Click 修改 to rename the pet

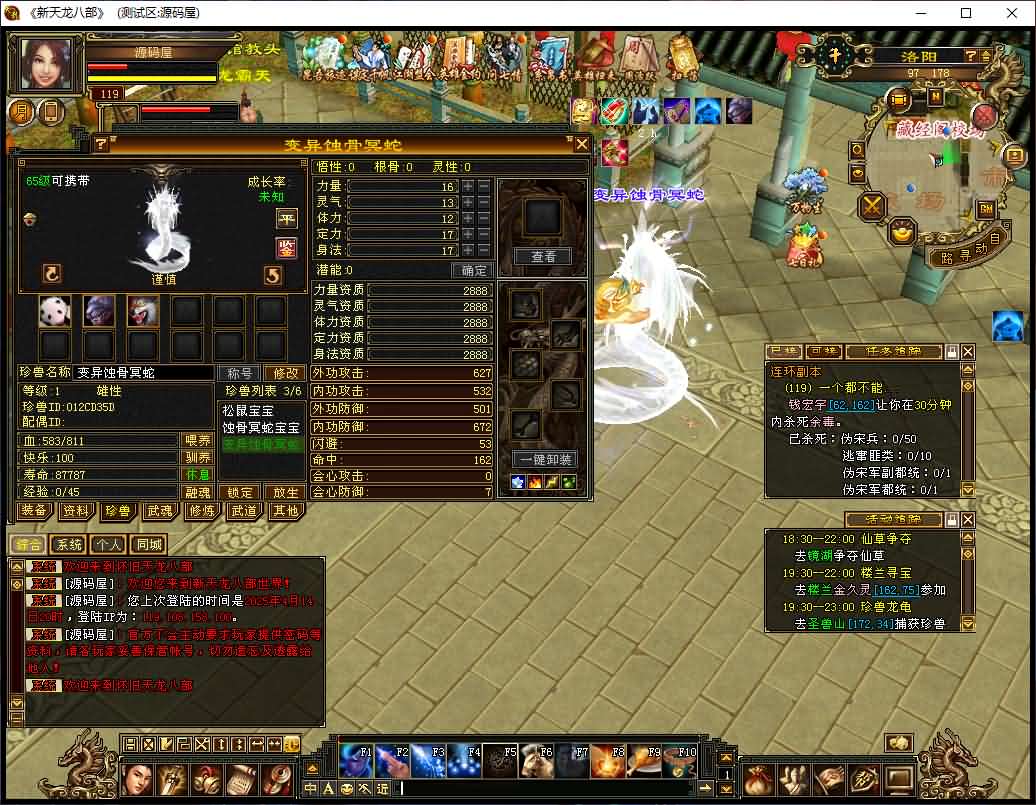click(286, 373)
